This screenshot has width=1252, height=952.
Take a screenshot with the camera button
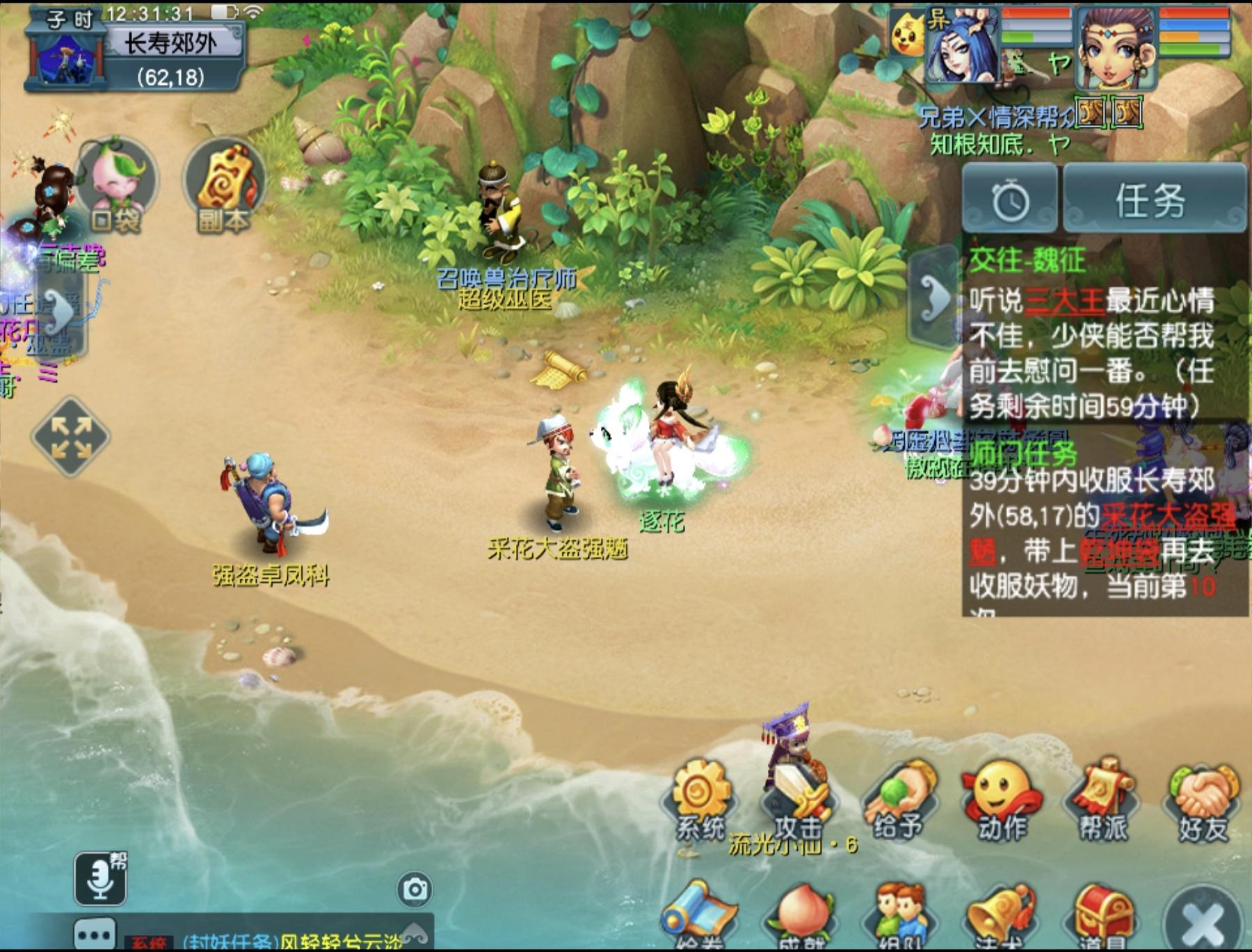(x=415, y=889)
